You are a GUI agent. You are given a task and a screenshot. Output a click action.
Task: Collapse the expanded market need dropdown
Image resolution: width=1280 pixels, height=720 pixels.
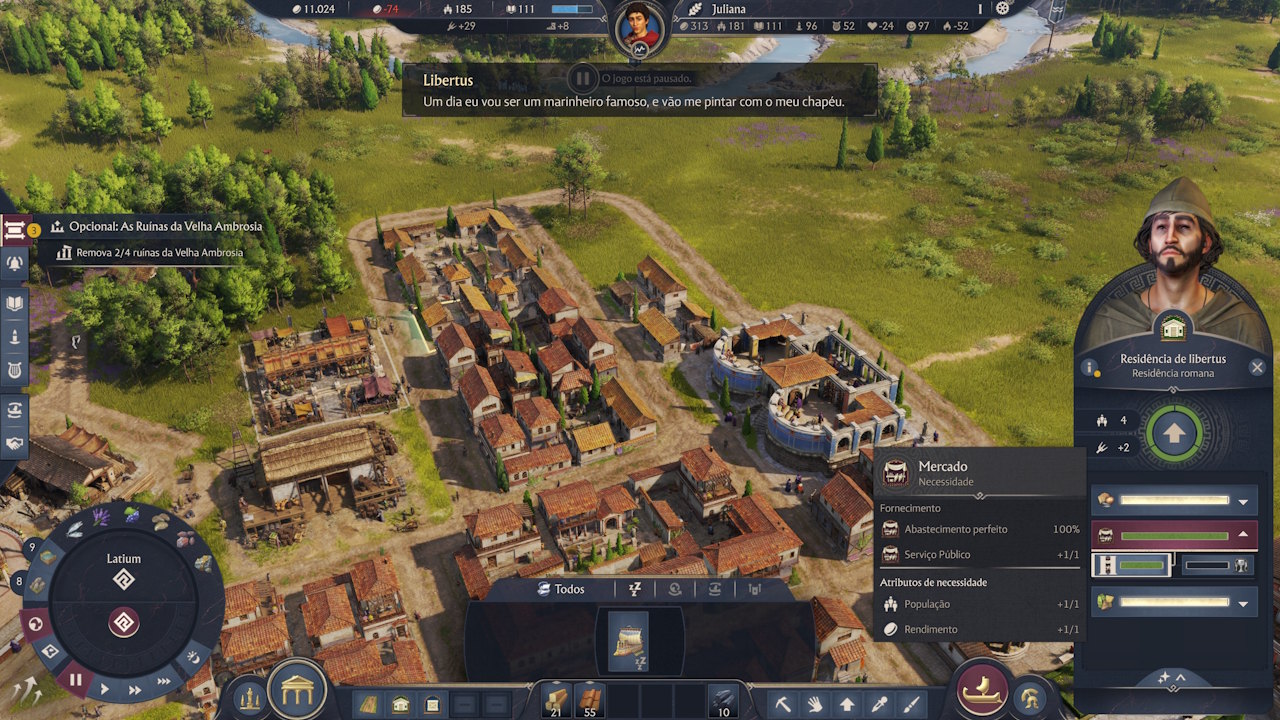tap(1243, 533)
